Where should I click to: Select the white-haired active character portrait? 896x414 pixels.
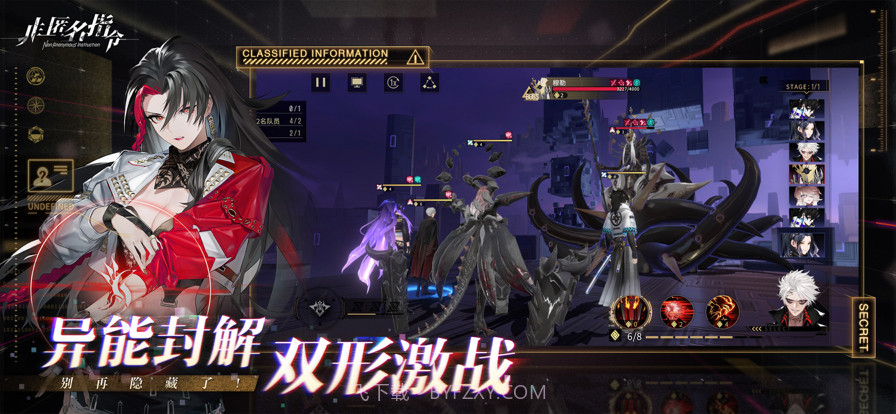pos(800,299)
